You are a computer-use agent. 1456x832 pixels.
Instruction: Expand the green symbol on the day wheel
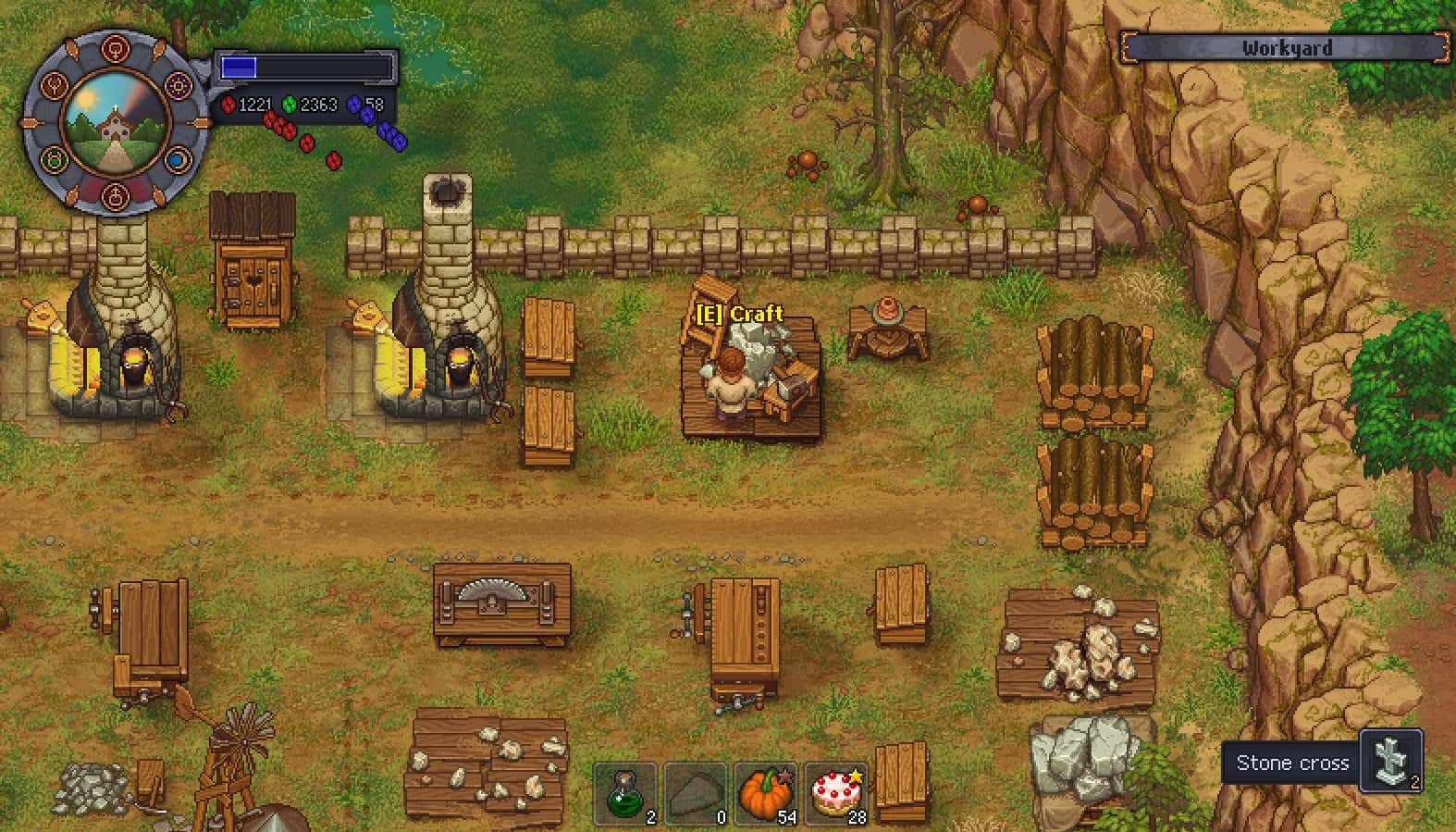tap(55, 157)
